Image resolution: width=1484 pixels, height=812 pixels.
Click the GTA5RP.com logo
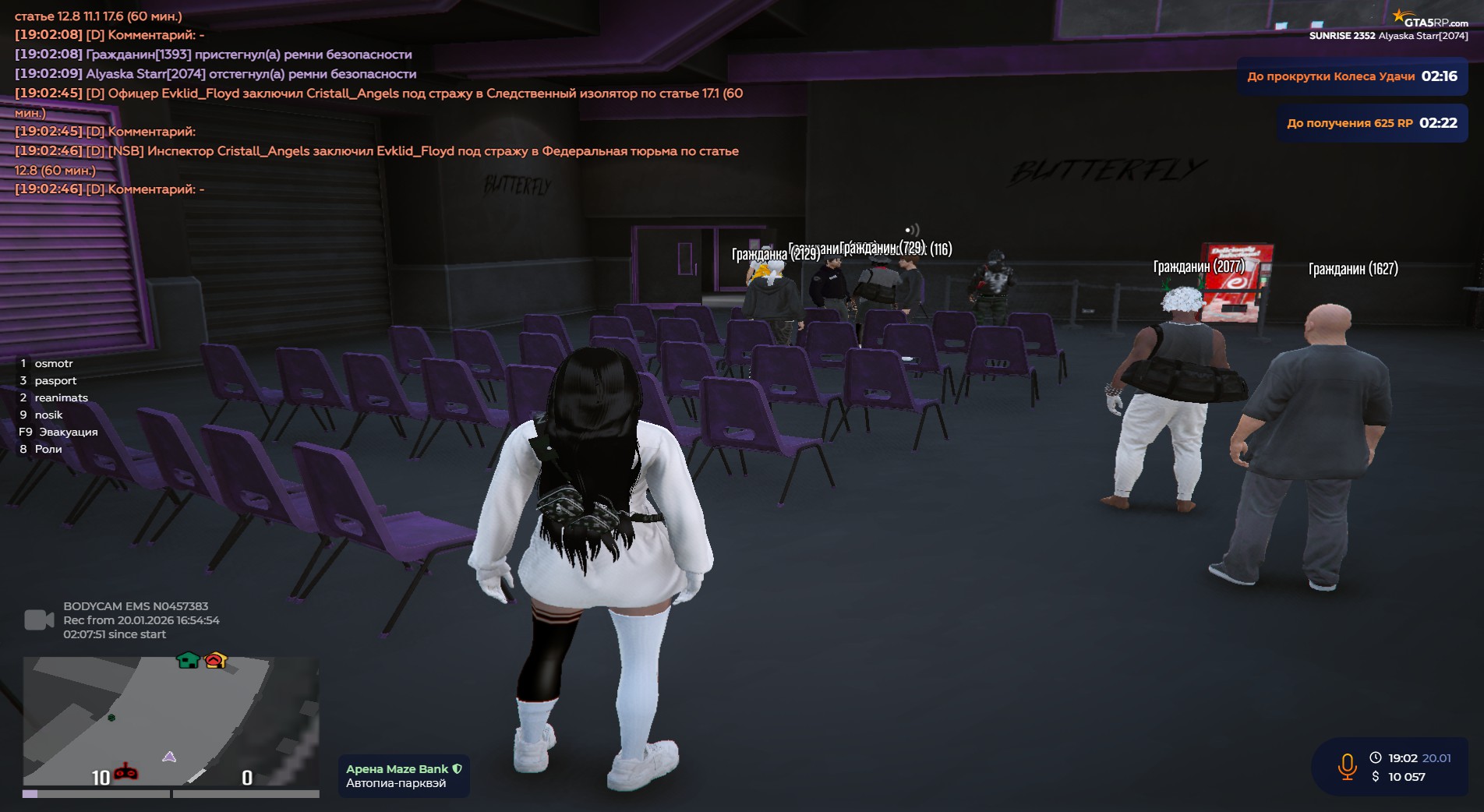click(1430, 20)
